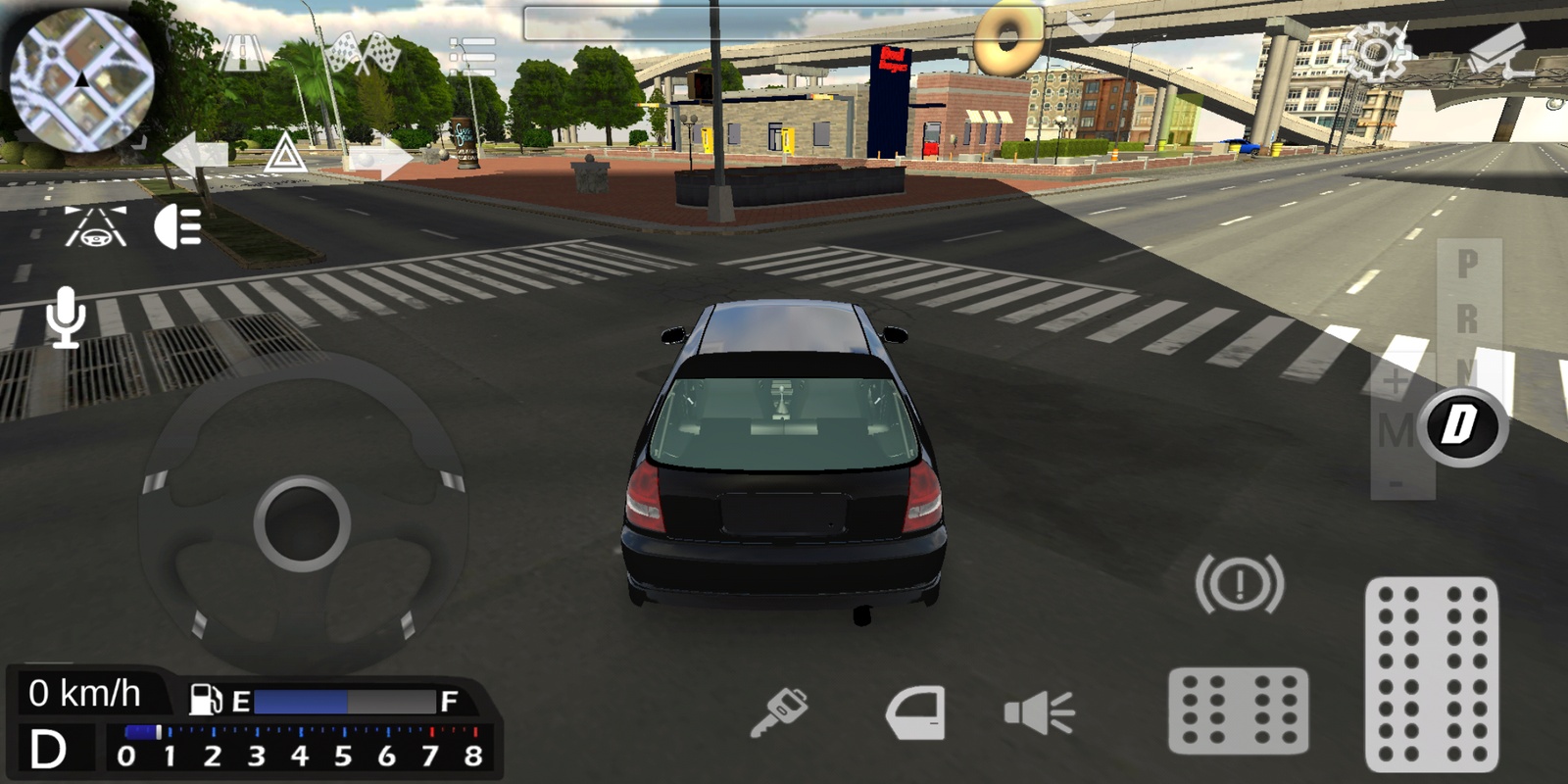Expand the top chevron dropdown arrow
This screenshot has width=1568, height=784.
point(1091,26)
